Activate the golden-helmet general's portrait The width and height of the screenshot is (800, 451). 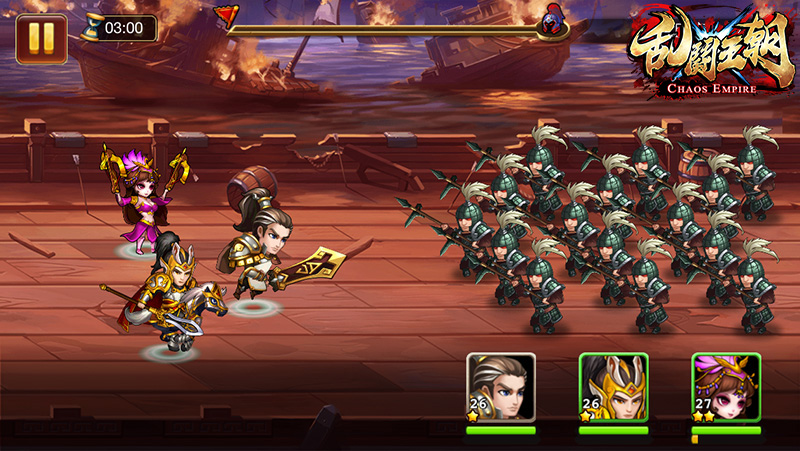coord(613,388)
